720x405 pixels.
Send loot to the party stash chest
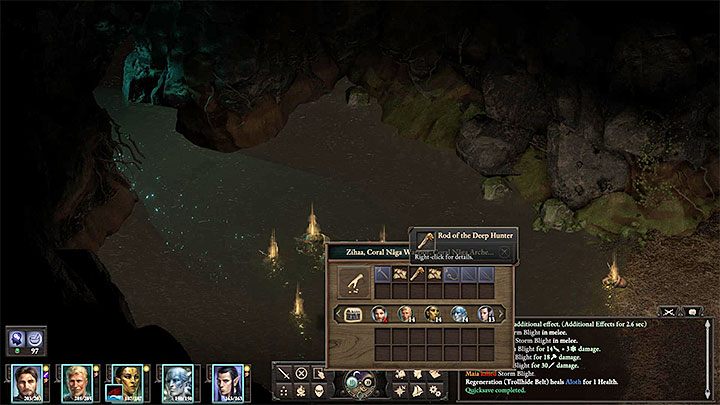[x=355, y=315]
